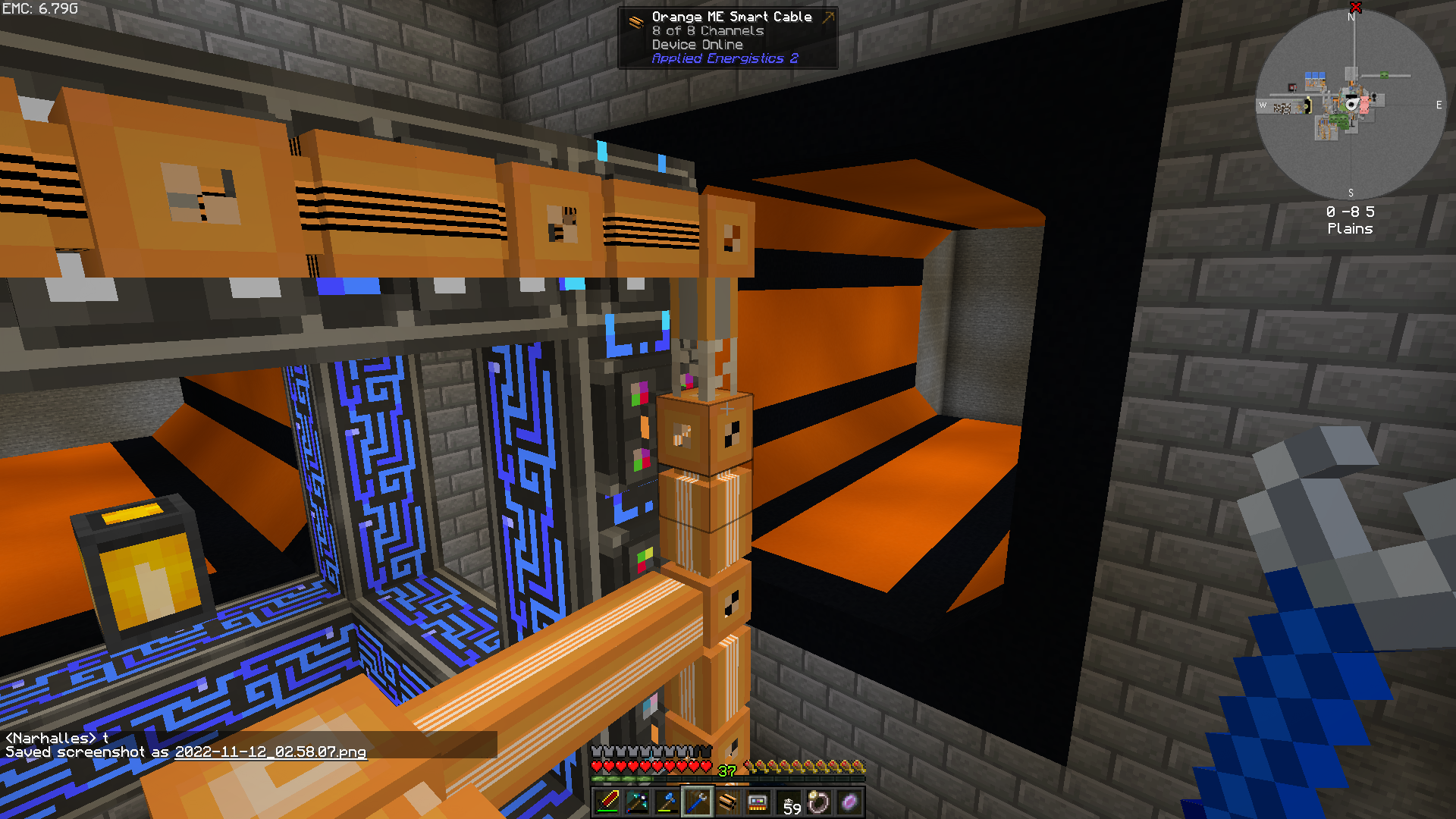Click the stacked item showing count 59
Viewport: 1456px width, 819px height.
tap(789, 802)
